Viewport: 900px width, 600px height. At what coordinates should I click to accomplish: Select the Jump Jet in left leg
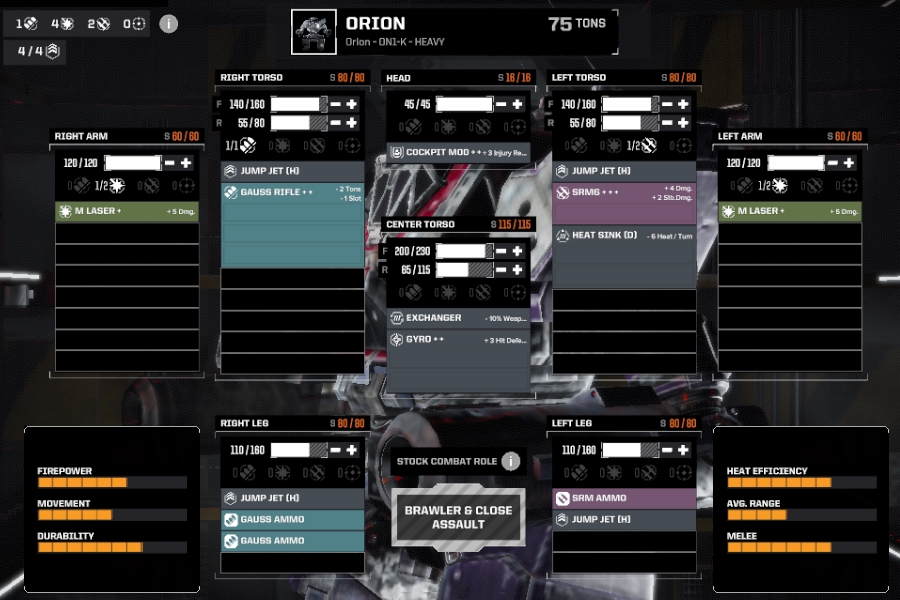(624, 519)
